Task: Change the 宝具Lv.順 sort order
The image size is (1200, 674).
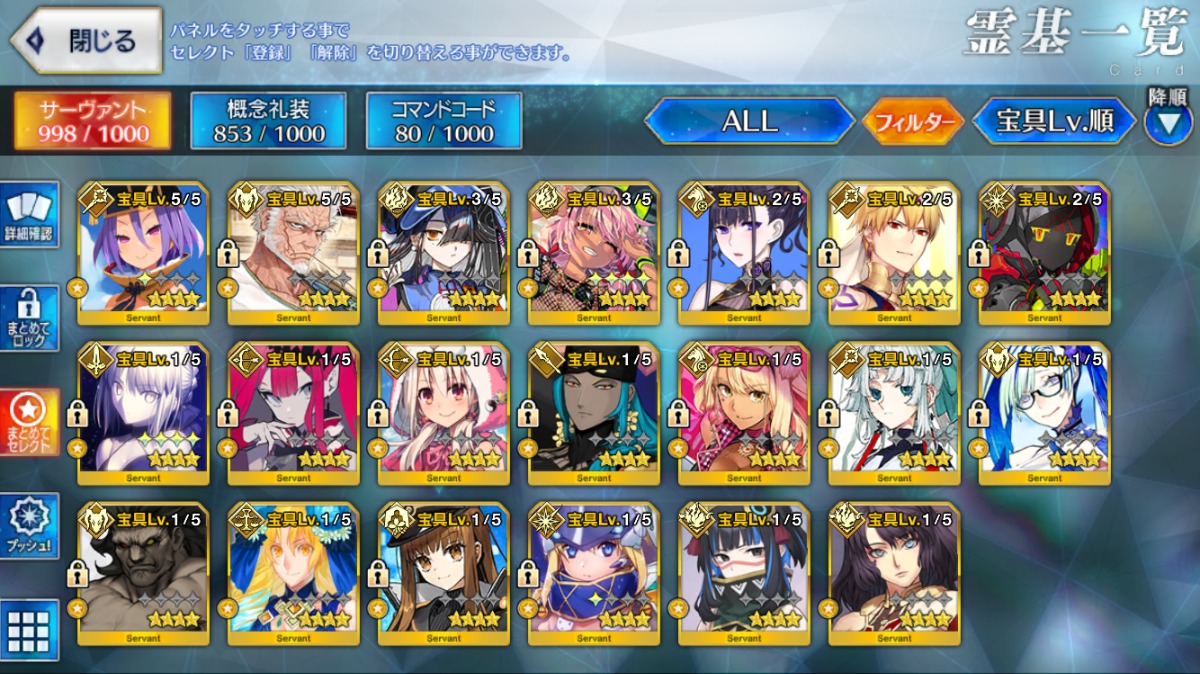Action: coord(1054,122)
